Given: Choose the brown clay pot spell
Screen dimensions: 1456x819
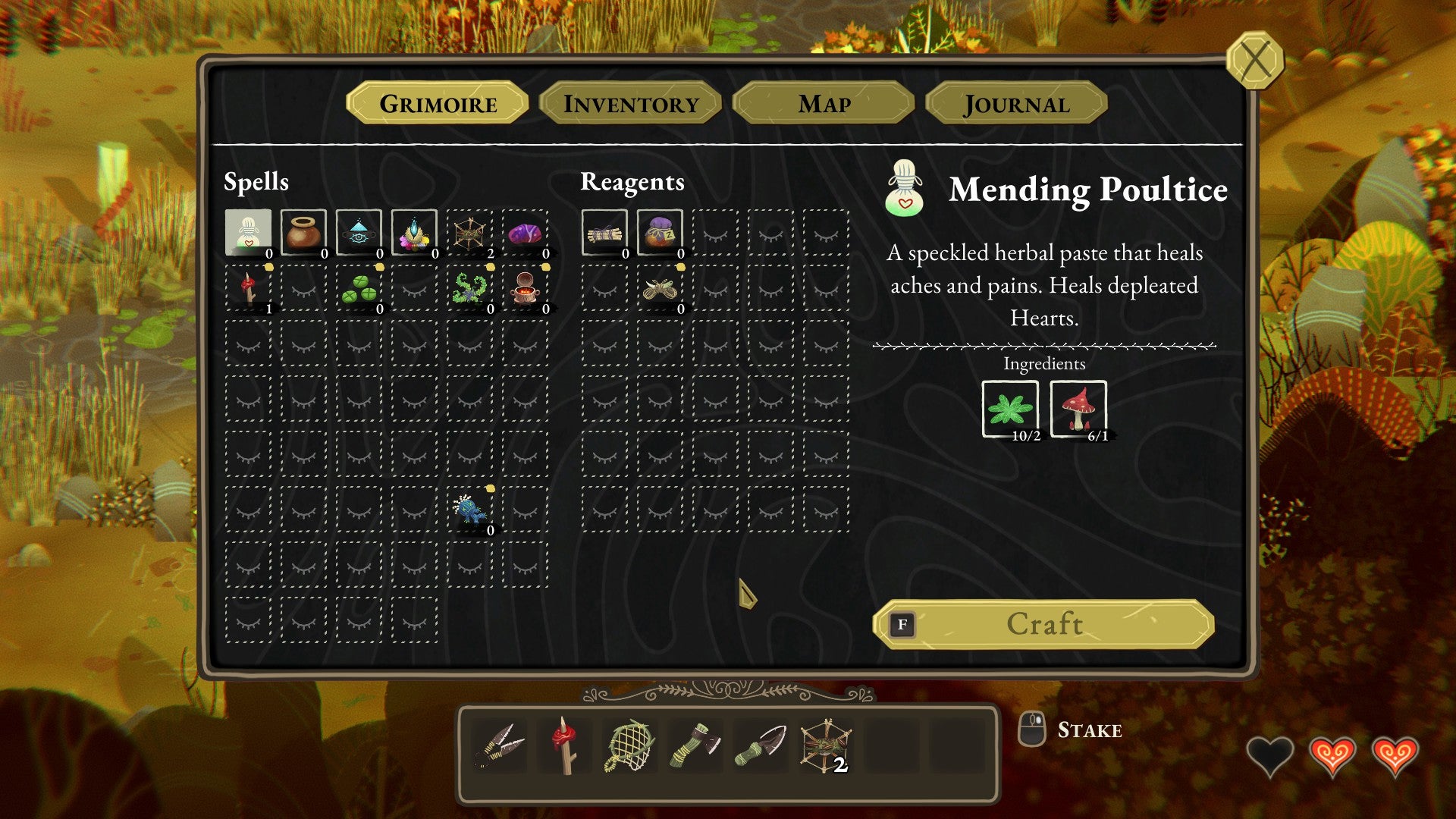Looking at the screenshot, I should click(x=303, y=233).
